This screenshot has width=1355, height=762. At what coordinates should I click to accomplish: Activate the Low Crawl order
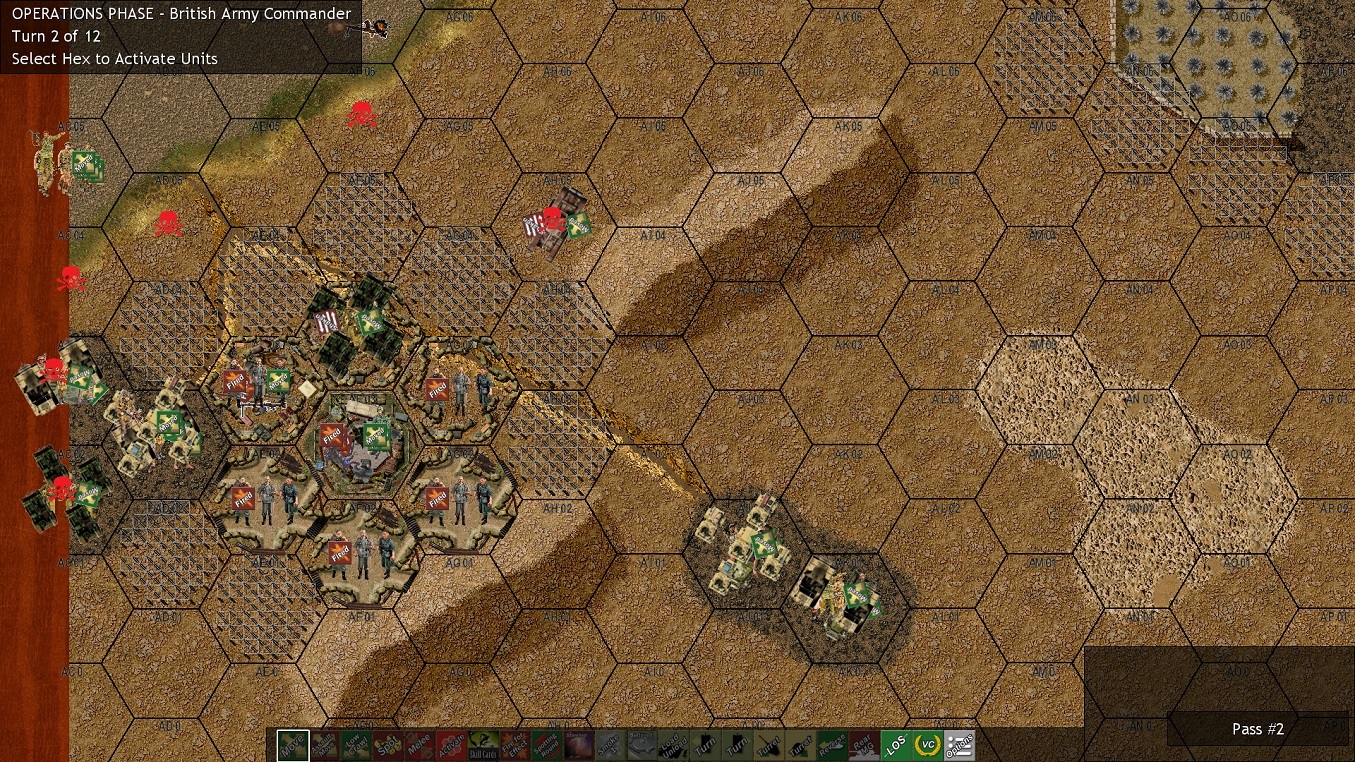(x=355, y=745)
